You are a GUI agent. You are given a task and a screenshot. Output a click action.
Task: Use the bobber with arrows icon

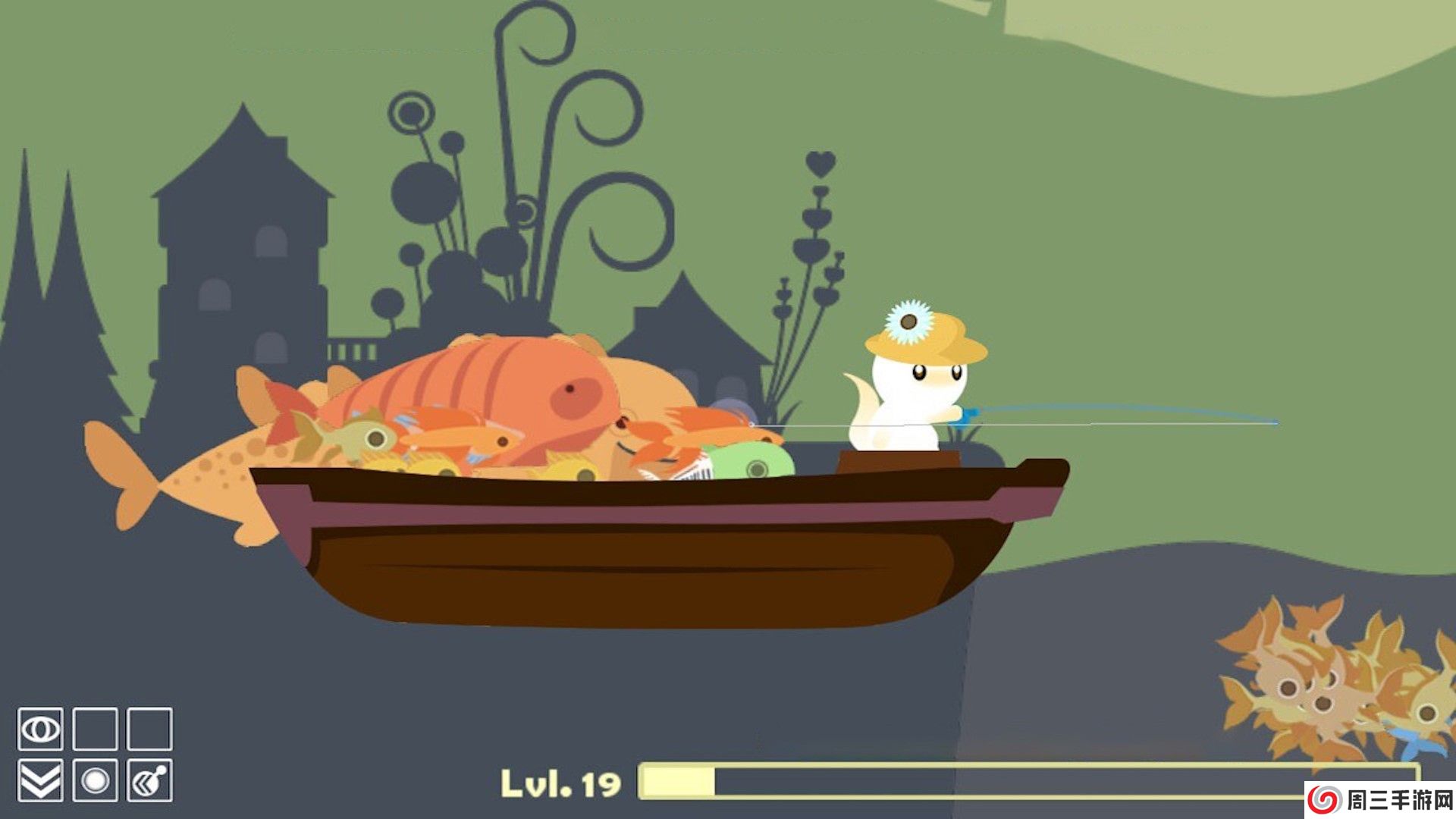coord(149,780)
